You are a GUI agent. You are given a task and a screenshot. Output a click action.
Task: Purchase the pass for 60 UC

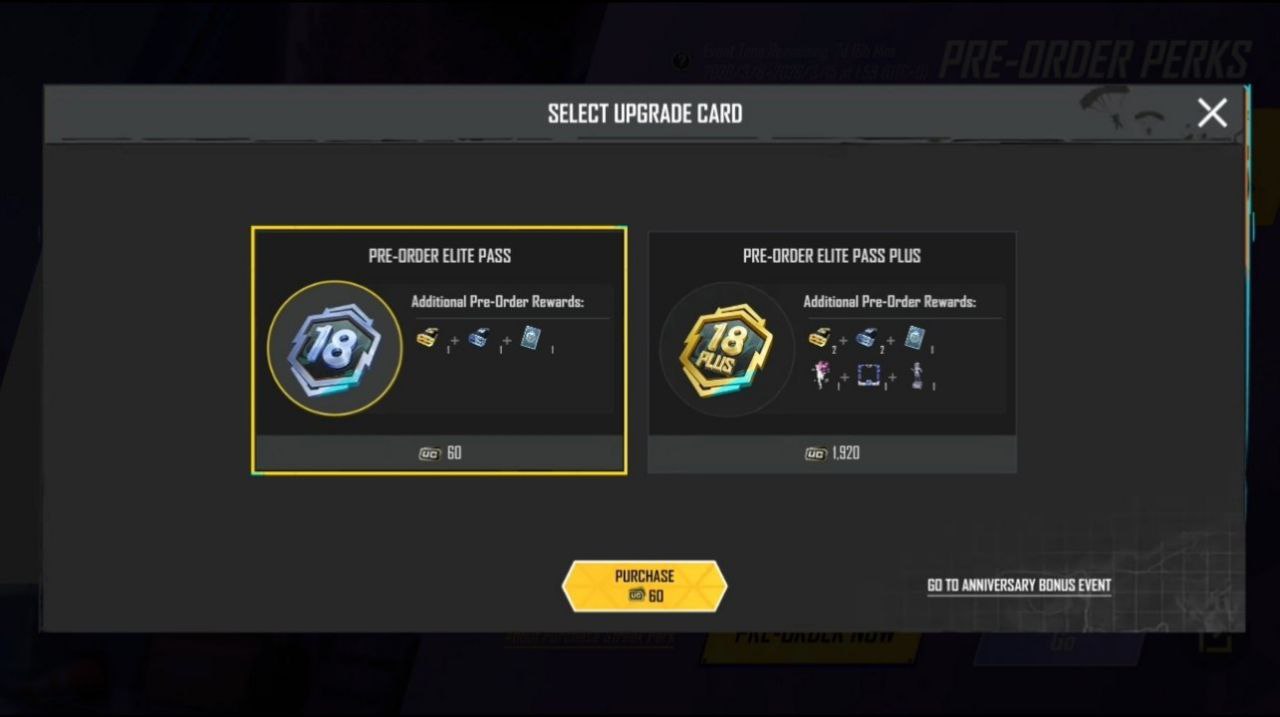[x=644, y=586]
